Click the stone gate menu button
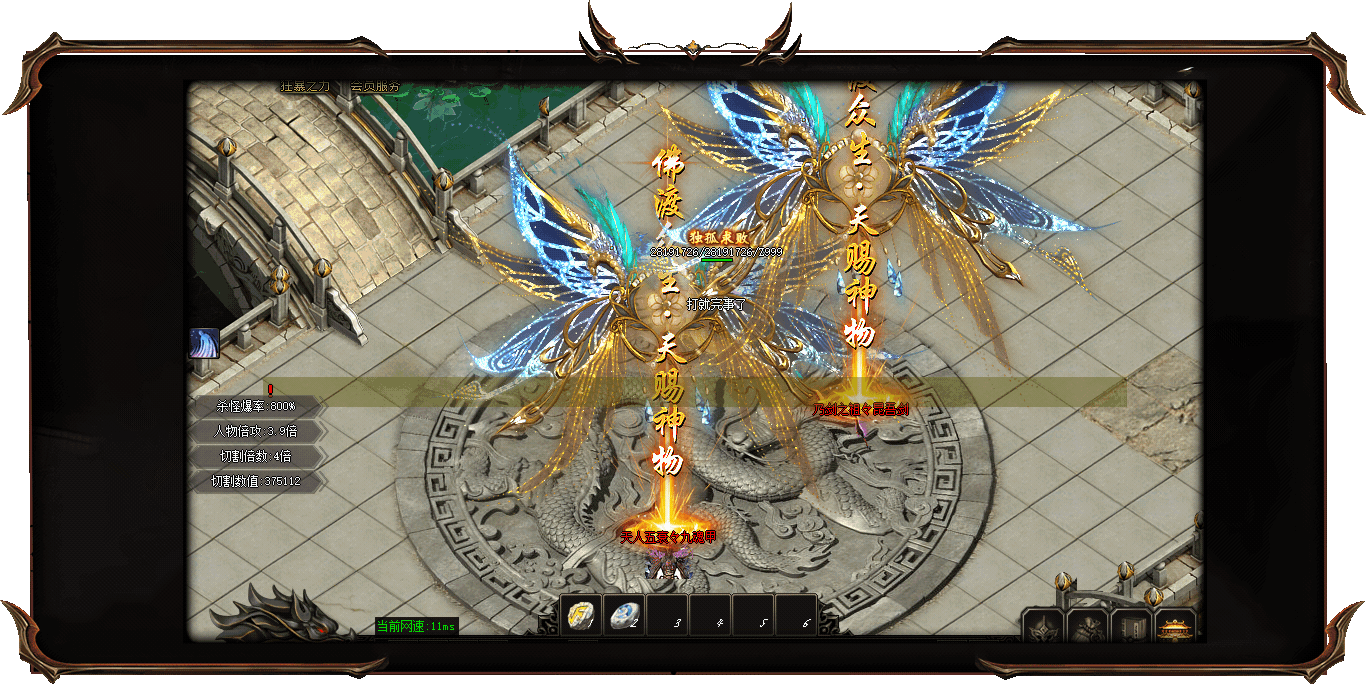Image resolution: width=1366 pixels, height=684 pixels. tap(1131, 627)
